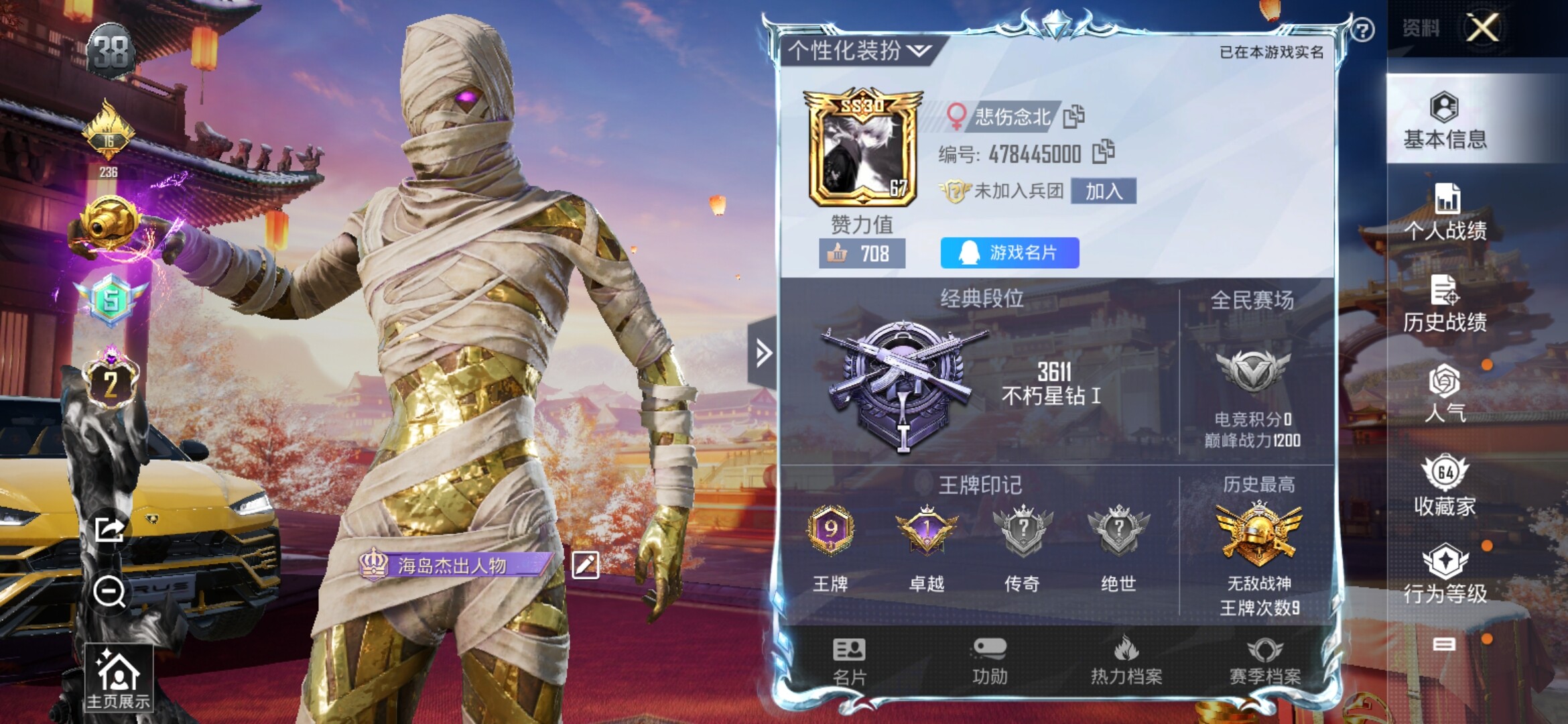Viewport: 1568px width, 724px height.
Task: Switch to the 功勋 merit tab
Action: coord(990,662)
